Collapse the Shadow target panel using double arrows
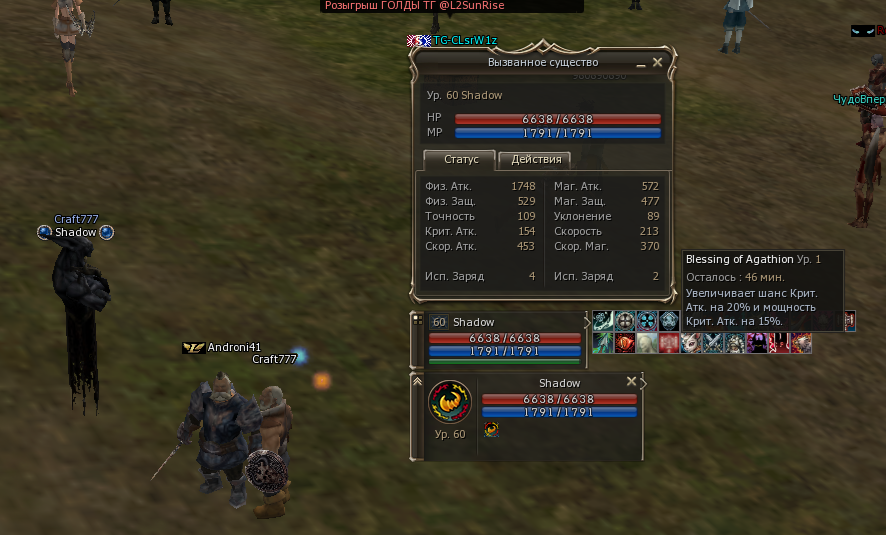Viewport: 886px width, 535px height. (417, 381)
